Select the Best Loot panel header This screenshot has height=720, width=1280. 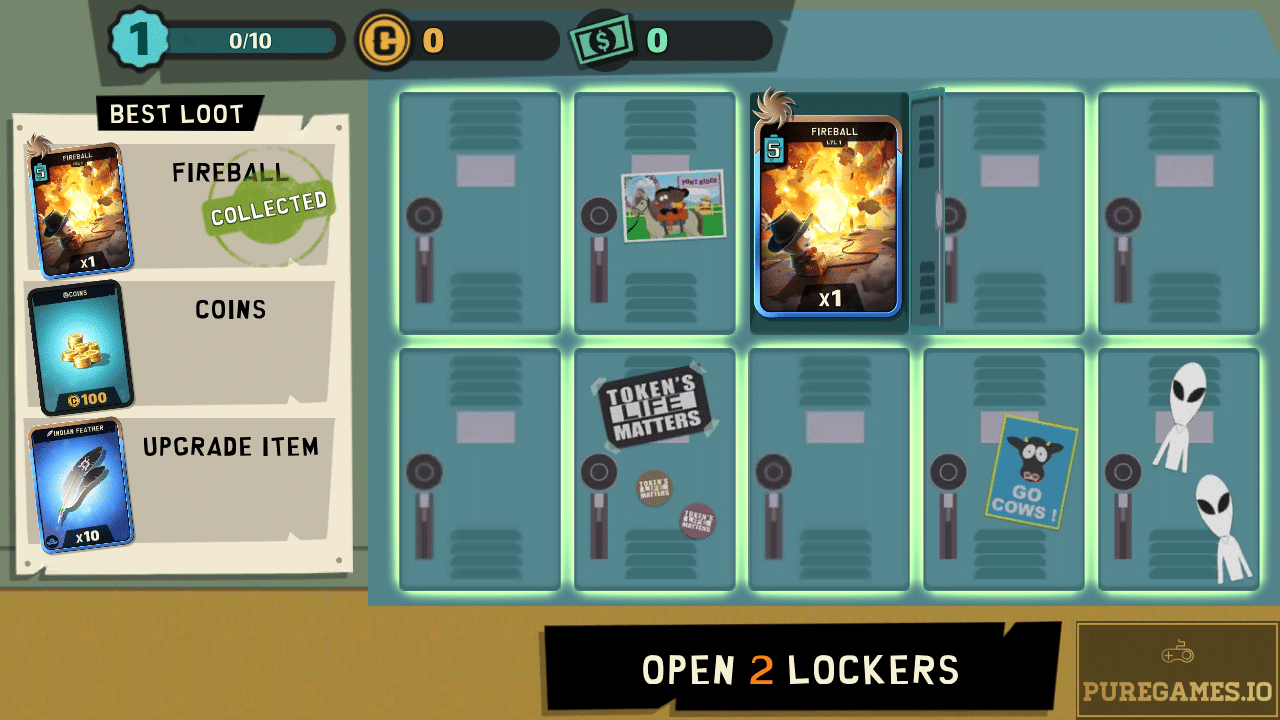pos(176,113)
